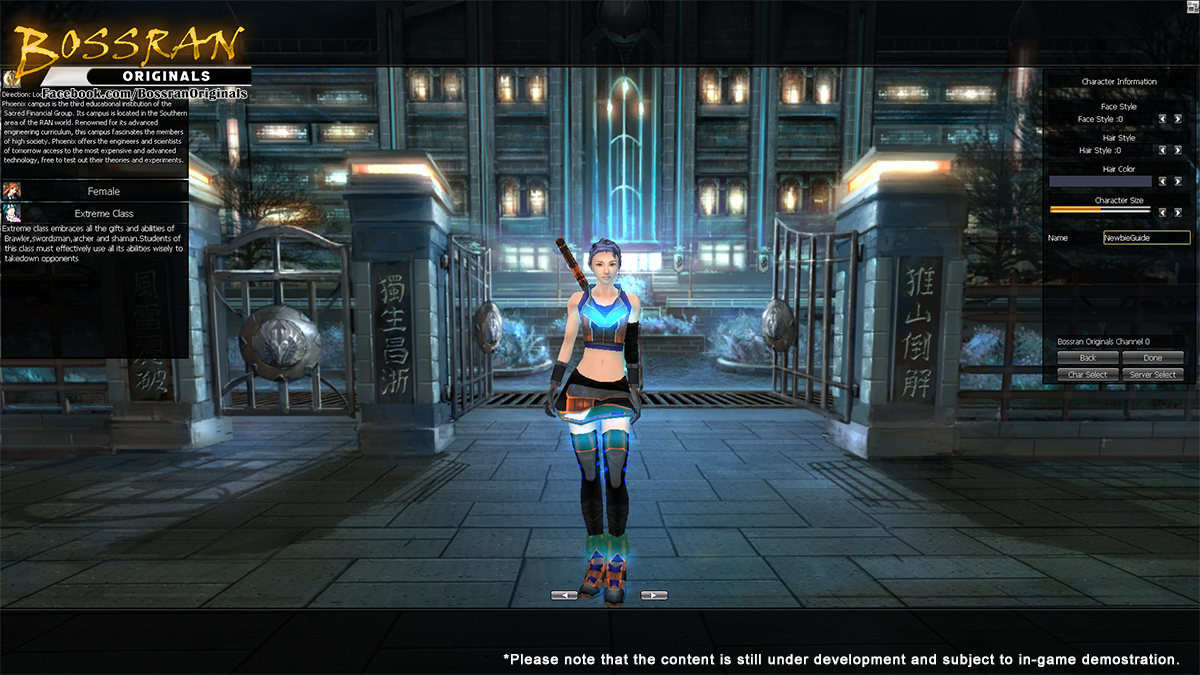Screen dimensions: 1200x675
Task: Select the Extreme Class portrait
Action: (x=12, y=213)
